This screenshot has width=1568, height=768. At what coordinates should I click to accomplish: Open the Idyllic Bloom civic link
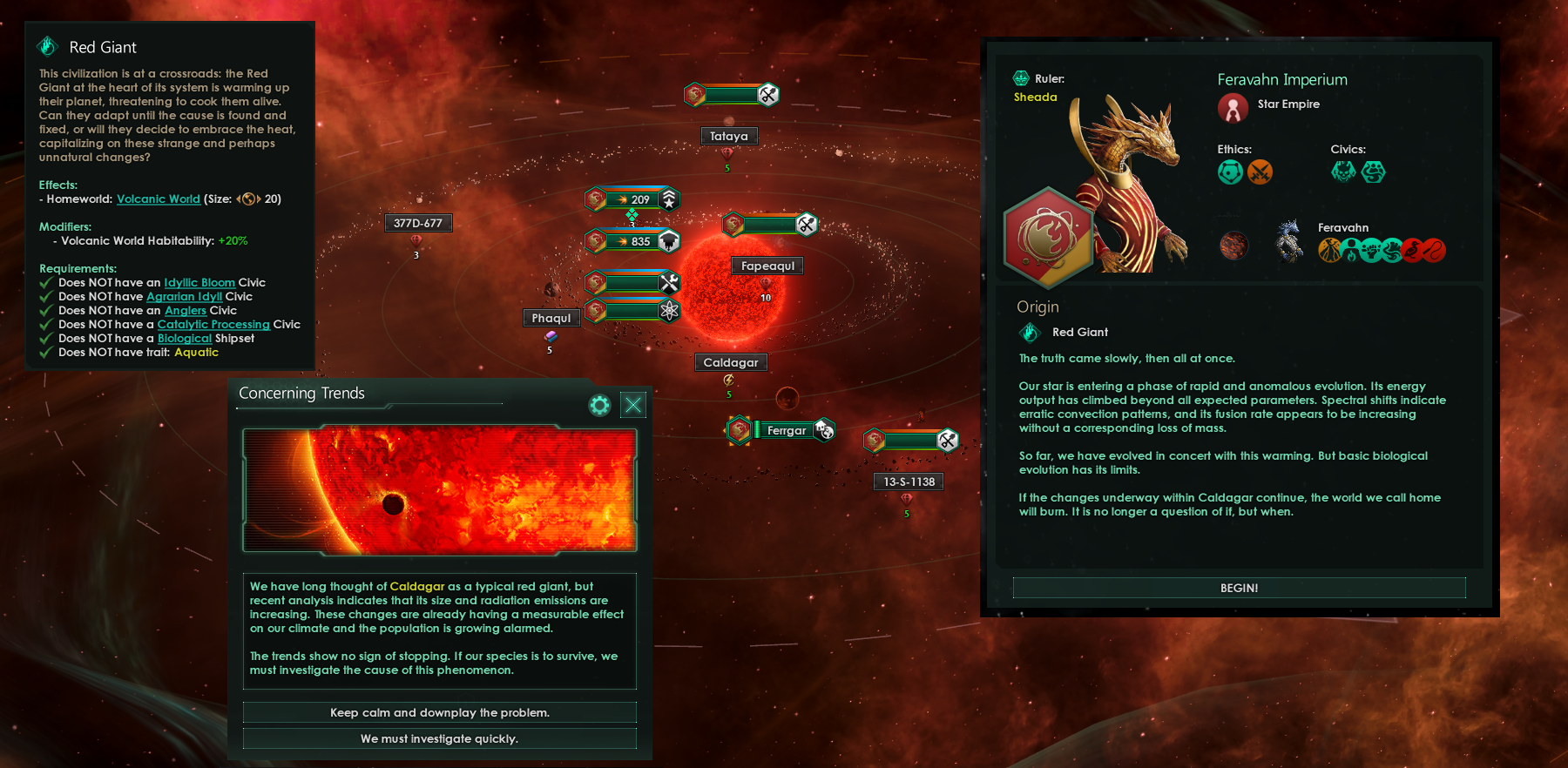click(x=199, y=283)
